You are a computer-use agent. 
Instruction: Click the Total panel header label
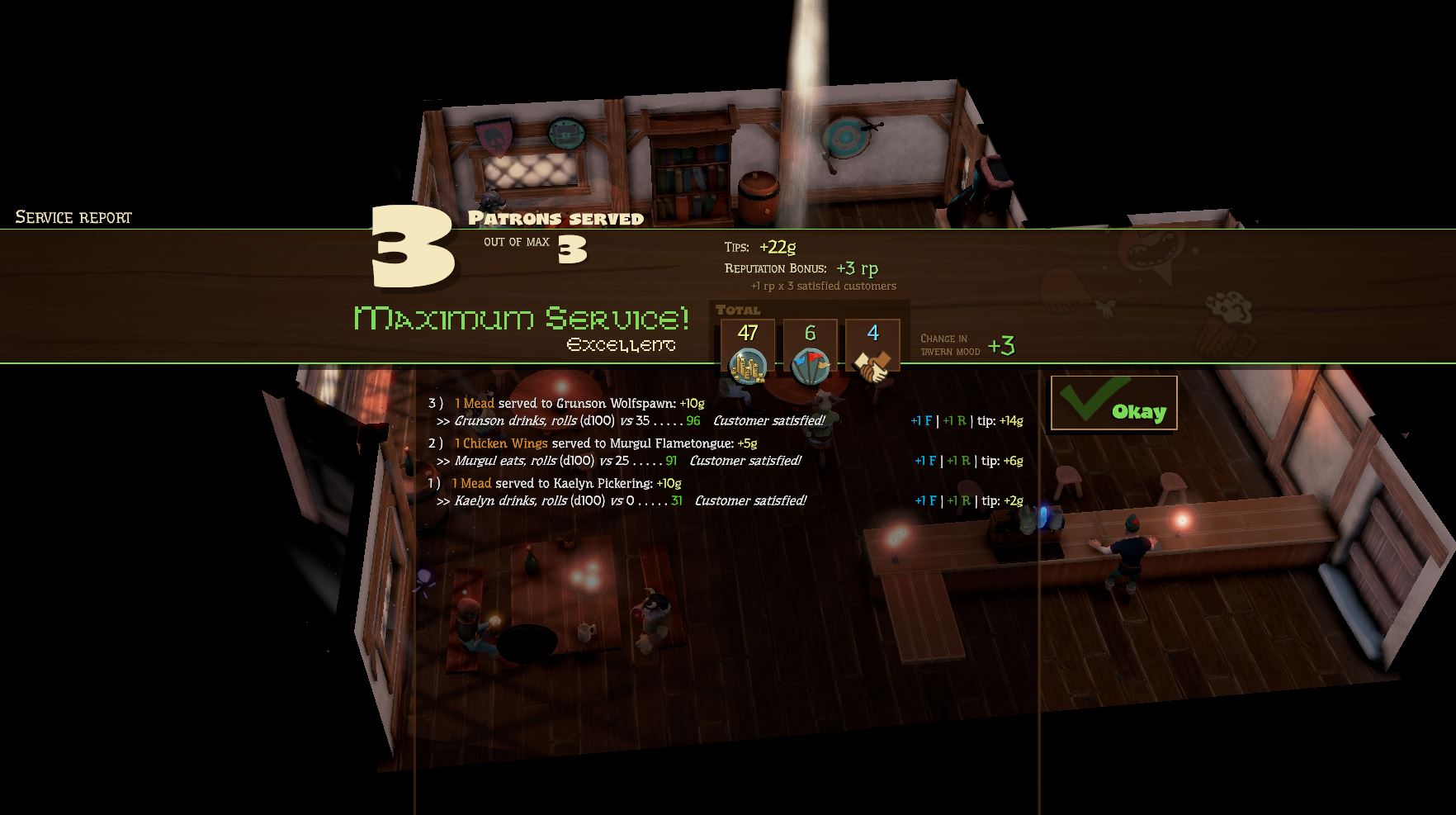pyautogui.click(x=739, y=310)
